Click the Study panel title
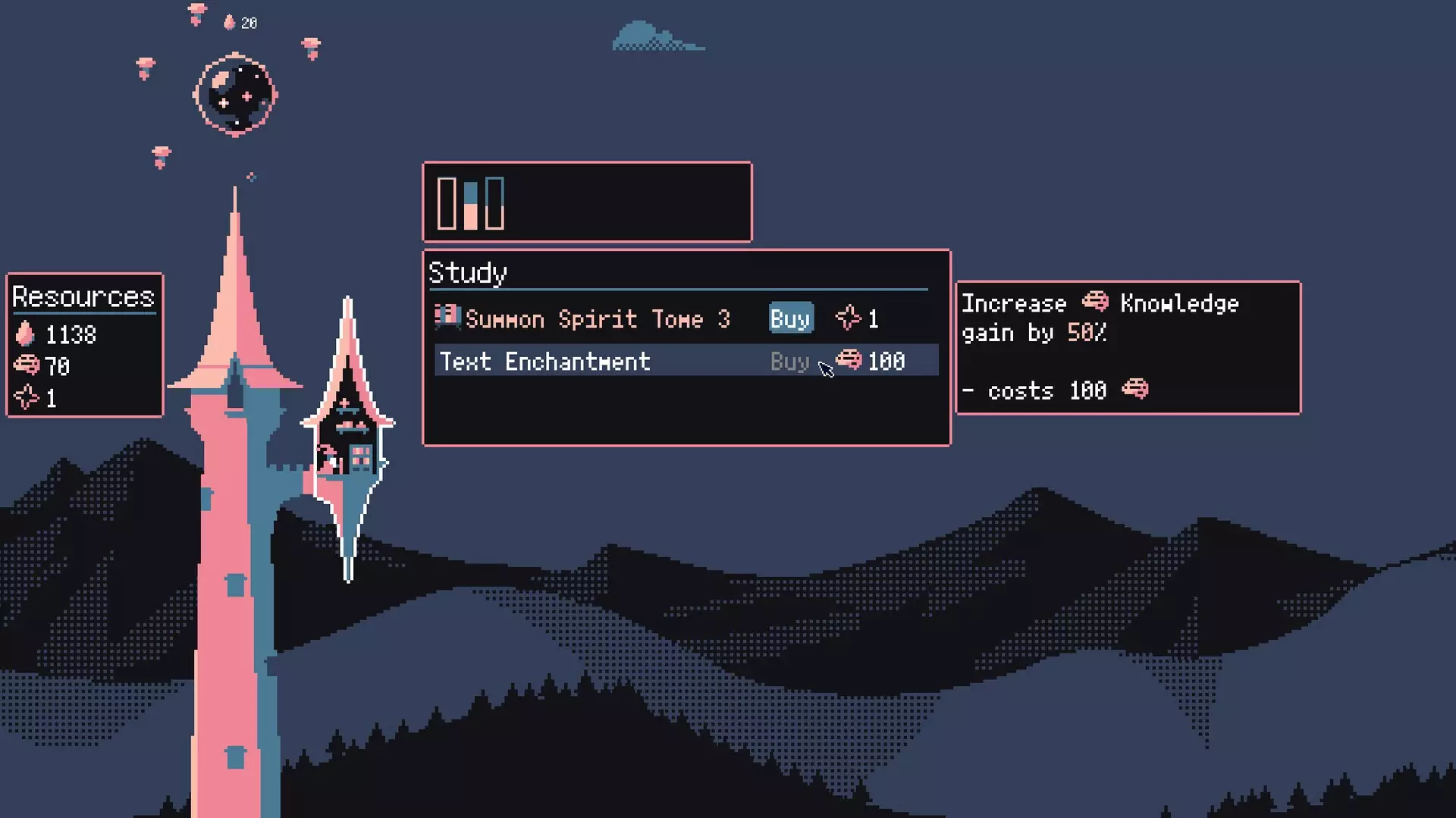Image resolution: width=1456 pixels, height=818 pixels. pos(468,273)
